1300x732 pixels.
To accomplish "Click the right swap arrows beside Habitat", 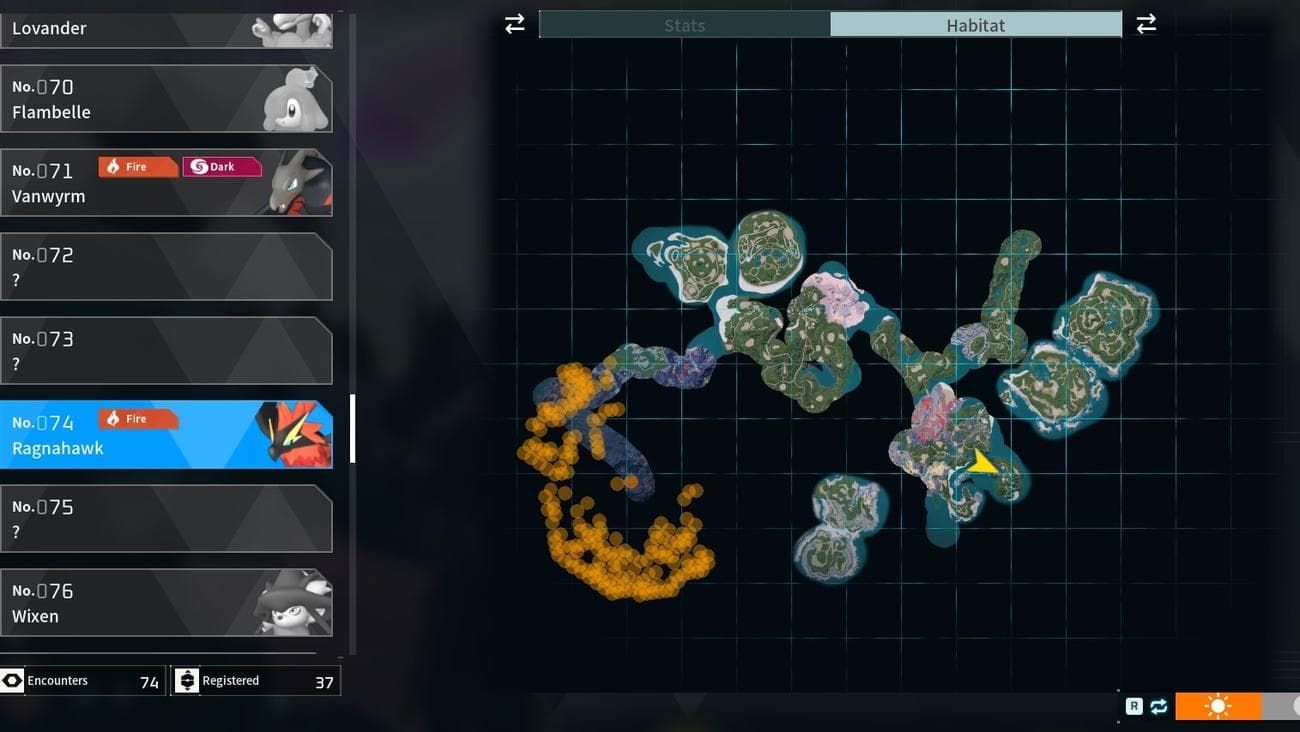I will click(1146, 24).
